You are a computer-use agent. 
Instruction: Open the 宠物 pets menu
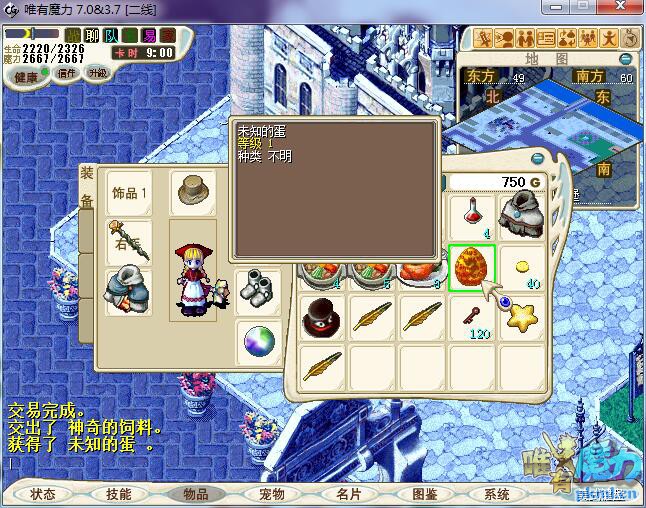coord(271,494)
